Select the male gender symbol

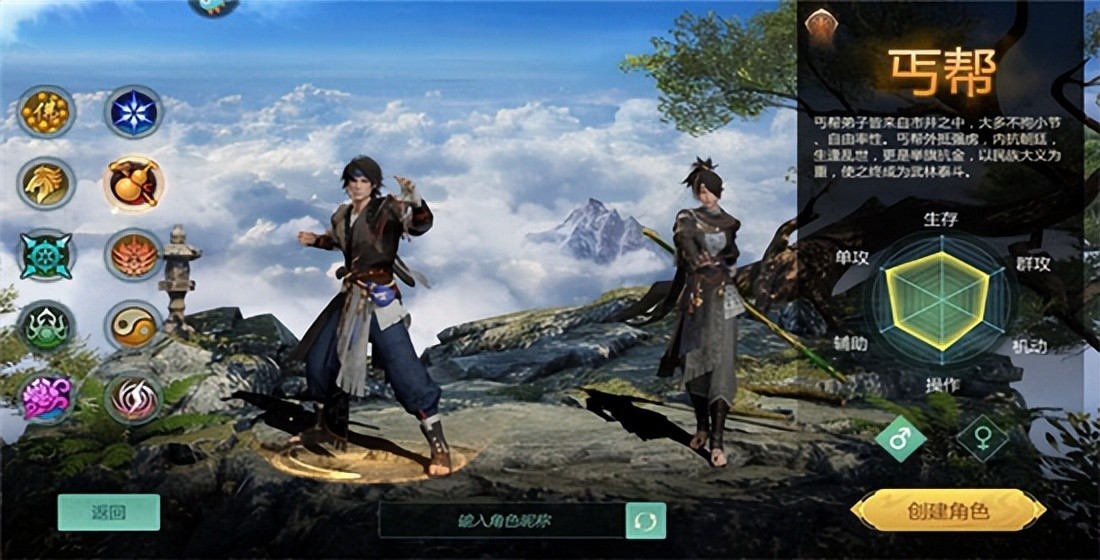pos(900,438)
